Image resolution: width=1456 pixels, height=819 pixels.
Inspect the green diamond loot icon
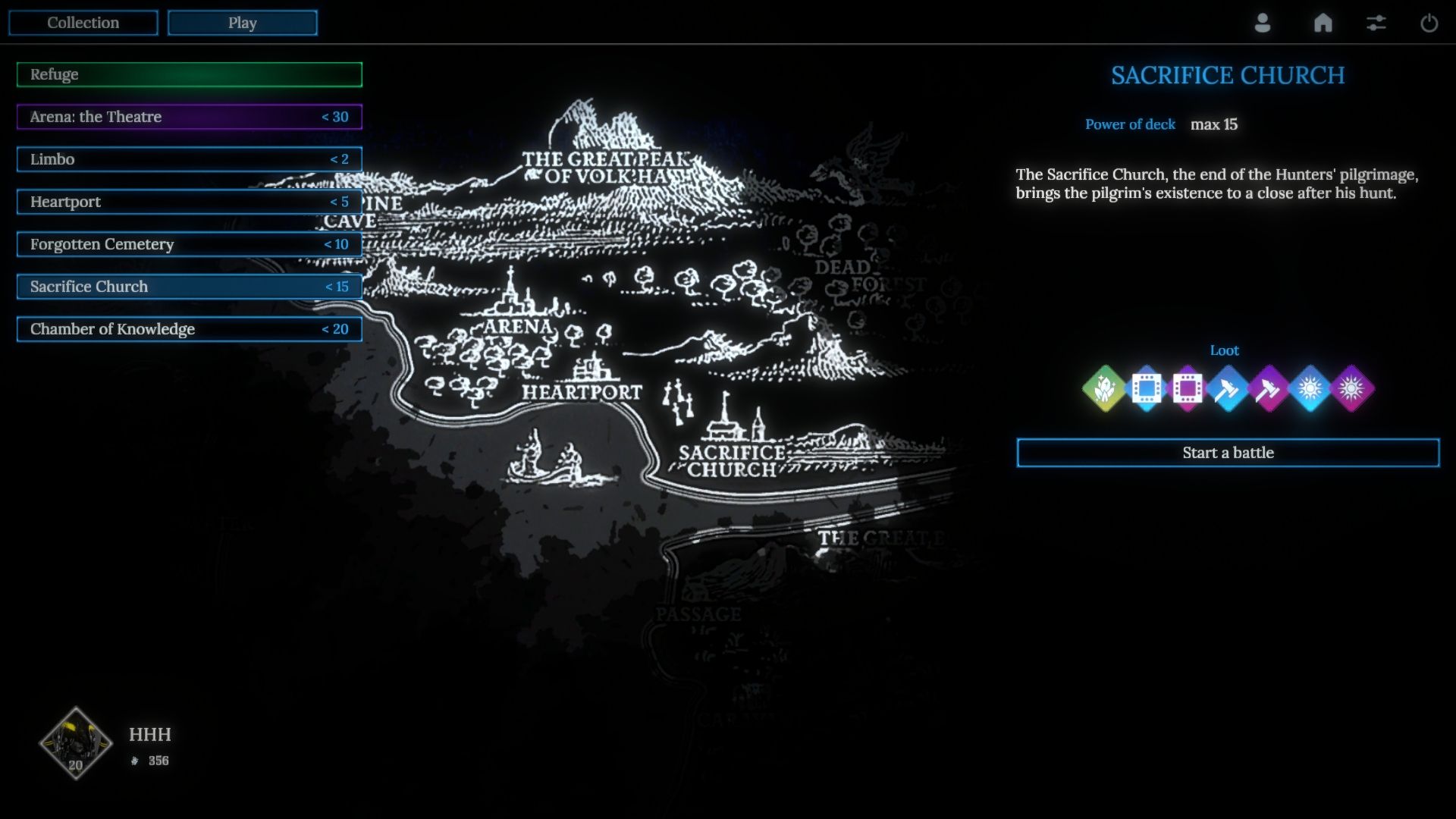(x=1105, y=388)
